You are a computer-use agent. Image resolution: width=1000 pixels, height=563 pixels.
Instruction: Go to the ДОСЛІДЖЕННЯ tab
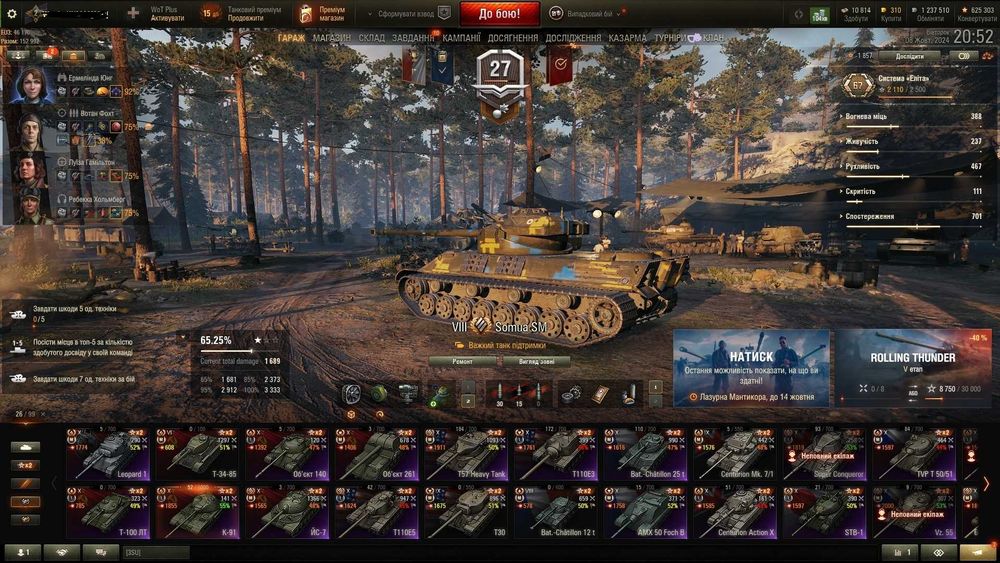(x=573, y=38)
